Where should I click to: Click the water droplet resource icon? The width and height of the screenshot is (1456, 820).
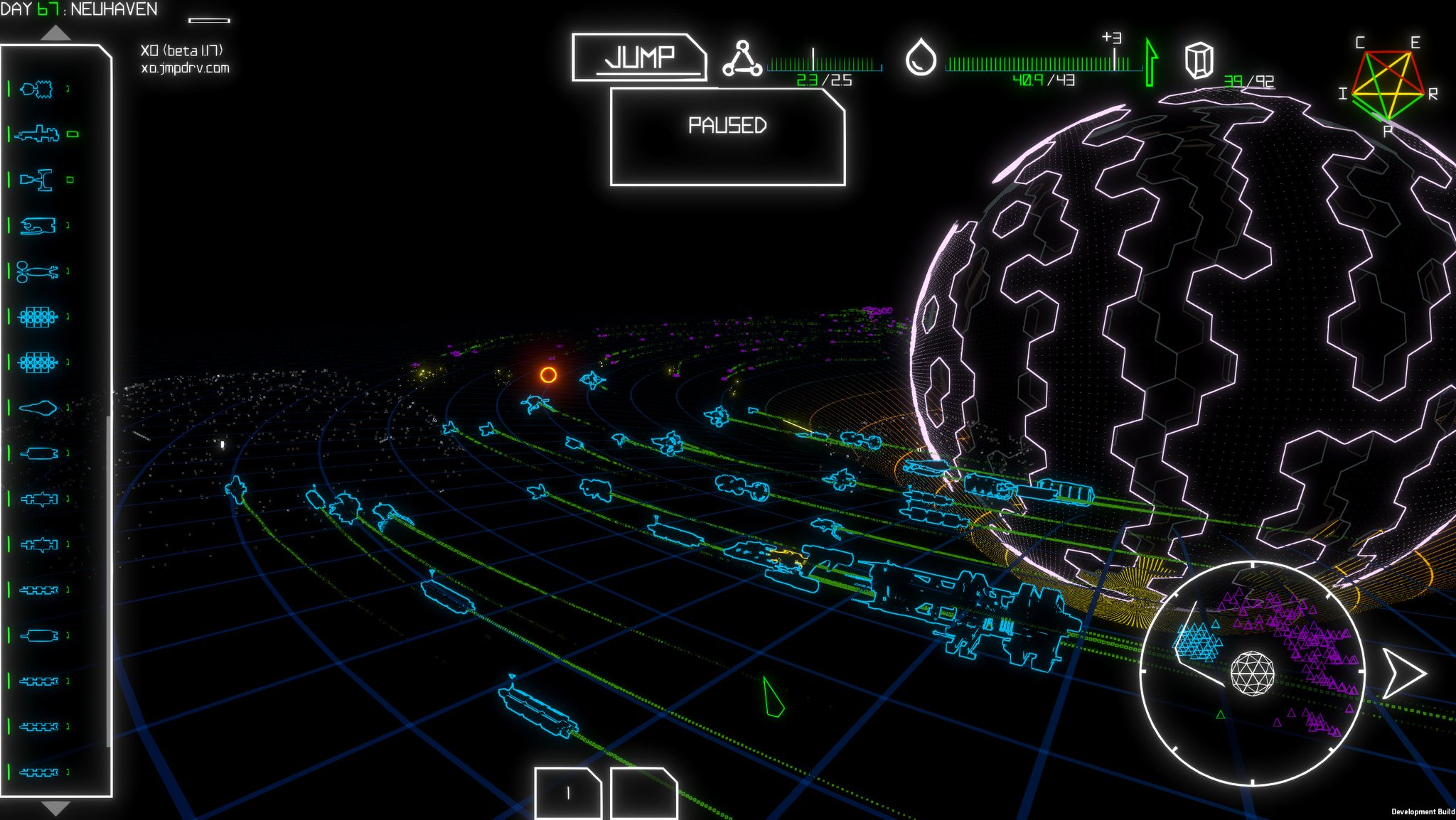click(921, 58)
